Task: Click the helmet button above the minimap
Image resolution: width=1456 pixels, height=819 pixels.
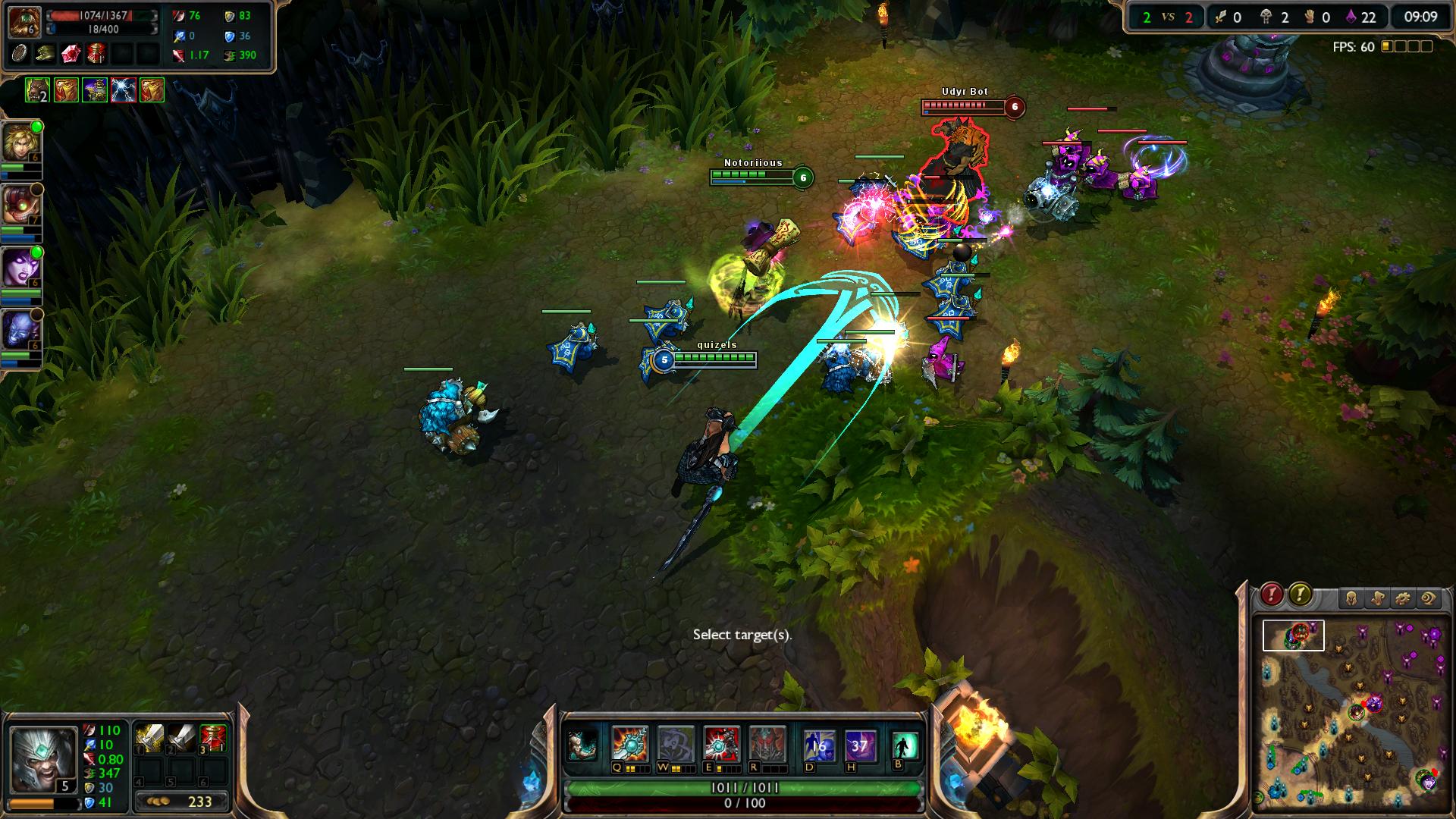Action: [x=1351, y=598]
